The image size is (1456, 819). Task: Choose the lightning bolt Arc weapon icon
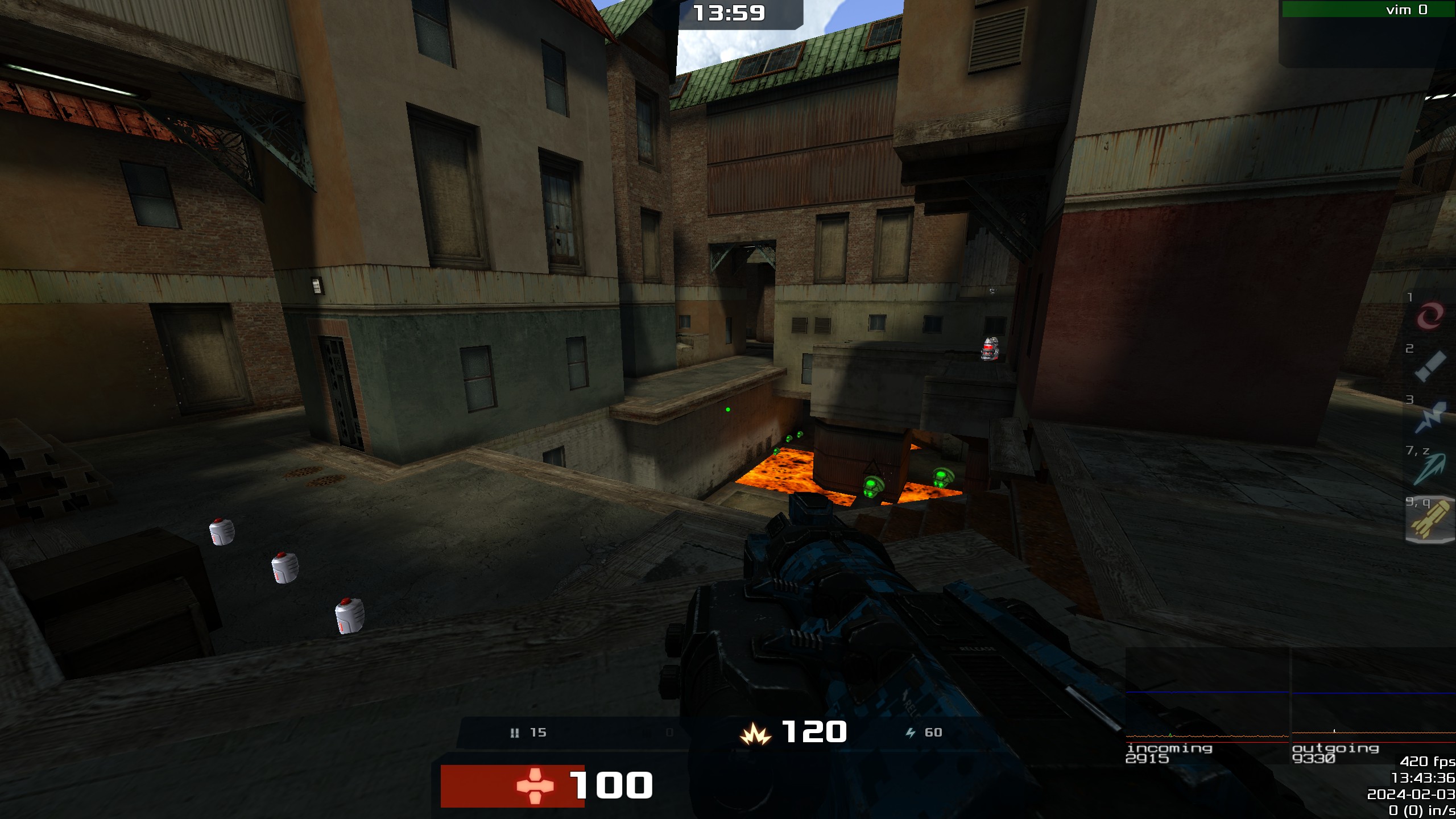pyautogui.click(x=1430, y=418)
